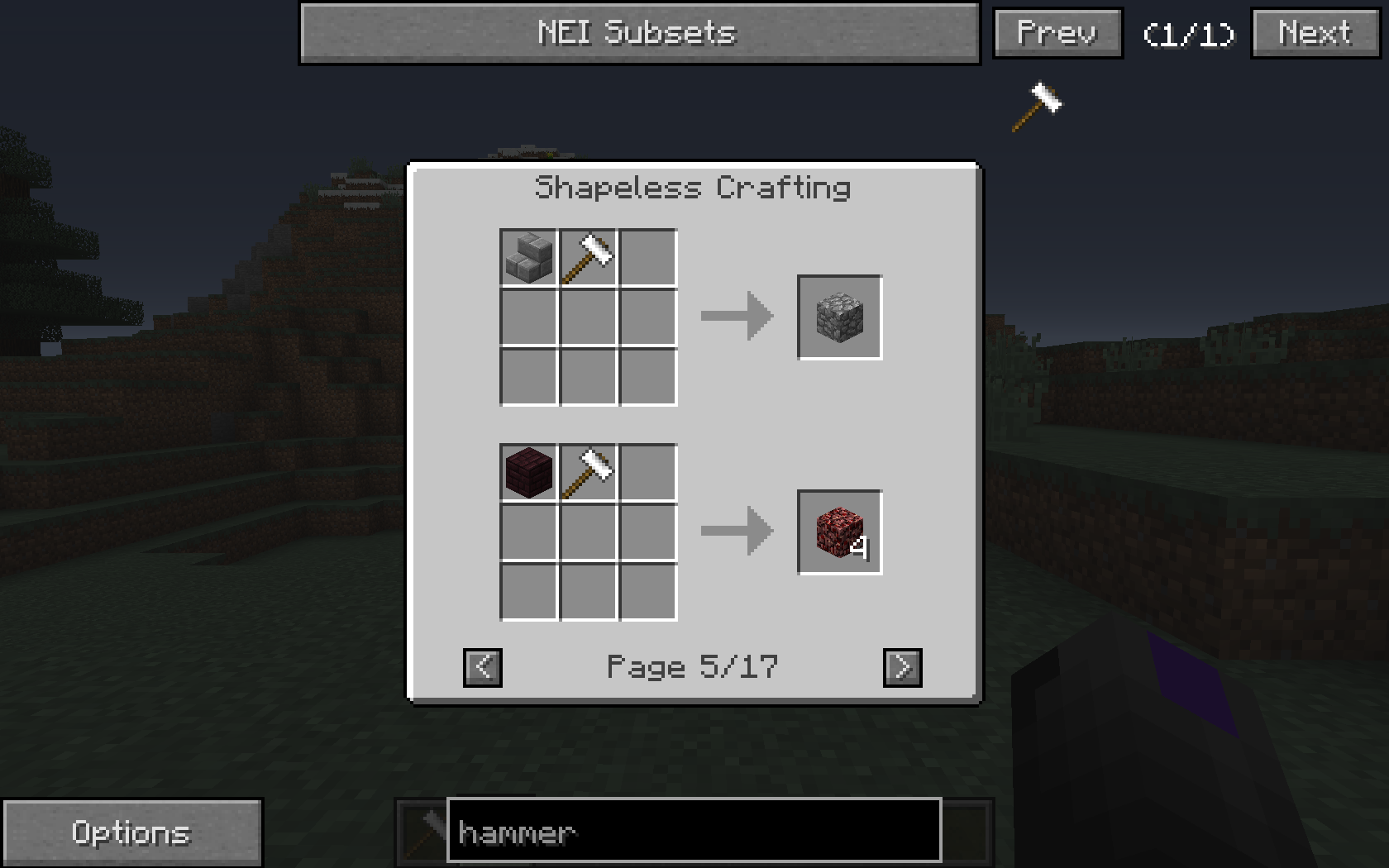
Task: Select the cobblestone output item
Action: [838, 317]
